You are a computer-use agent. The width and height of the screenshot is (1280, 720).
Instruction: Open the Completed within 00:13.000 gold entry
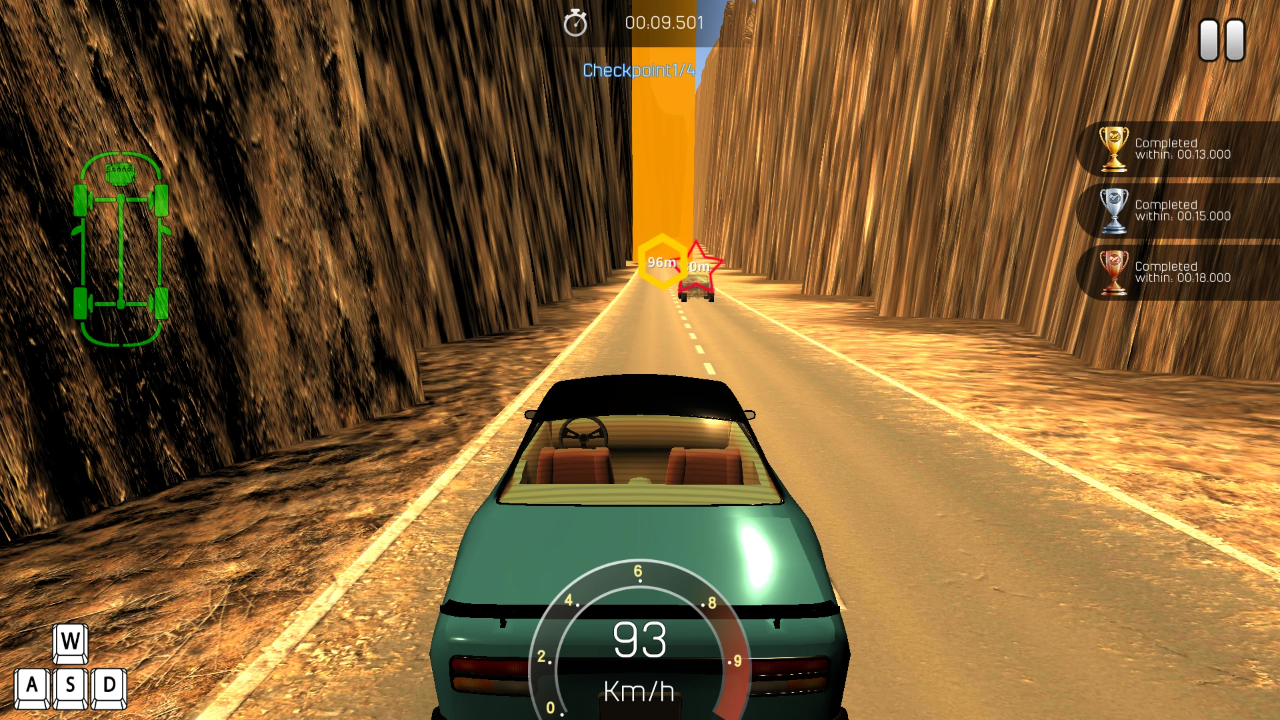pyautogui.click(x=1180, y=148)
